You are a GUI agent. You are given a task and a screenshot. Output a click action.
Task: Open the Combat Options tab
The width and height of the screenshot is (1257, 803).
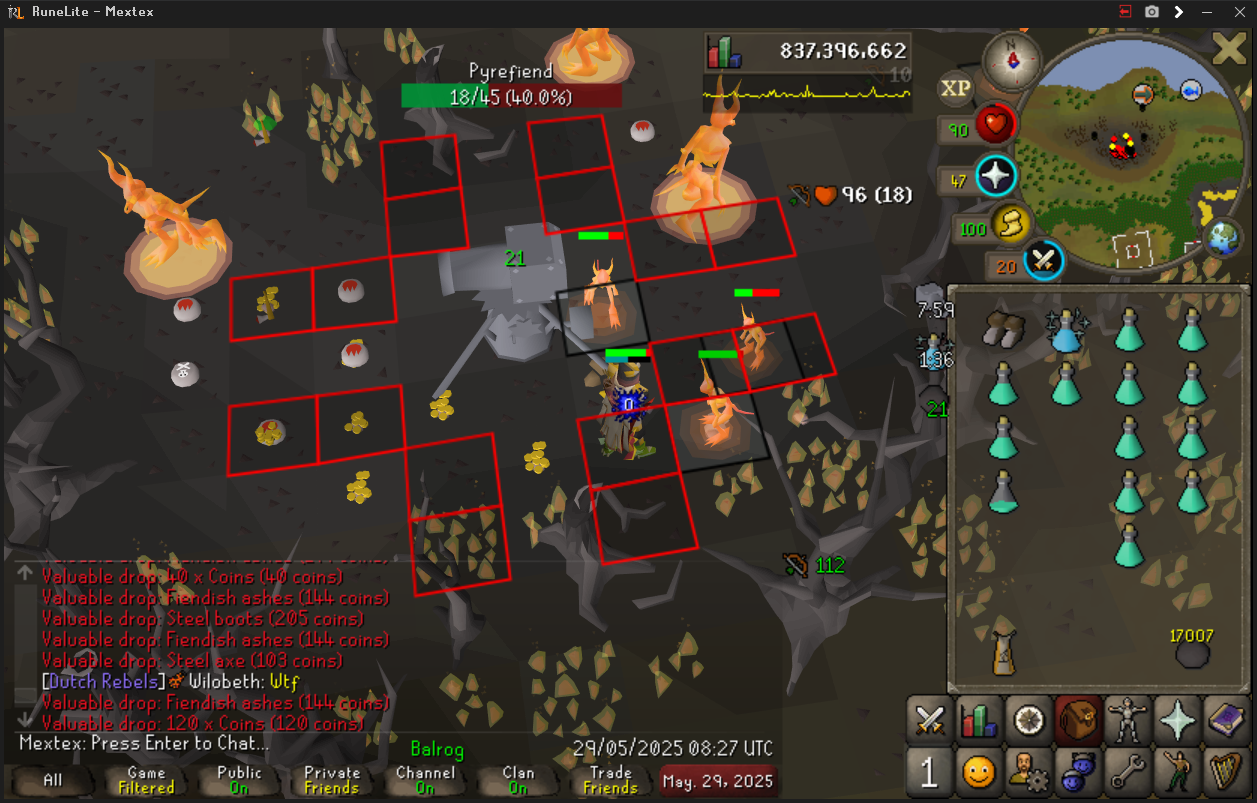click(x=931, y=720)
